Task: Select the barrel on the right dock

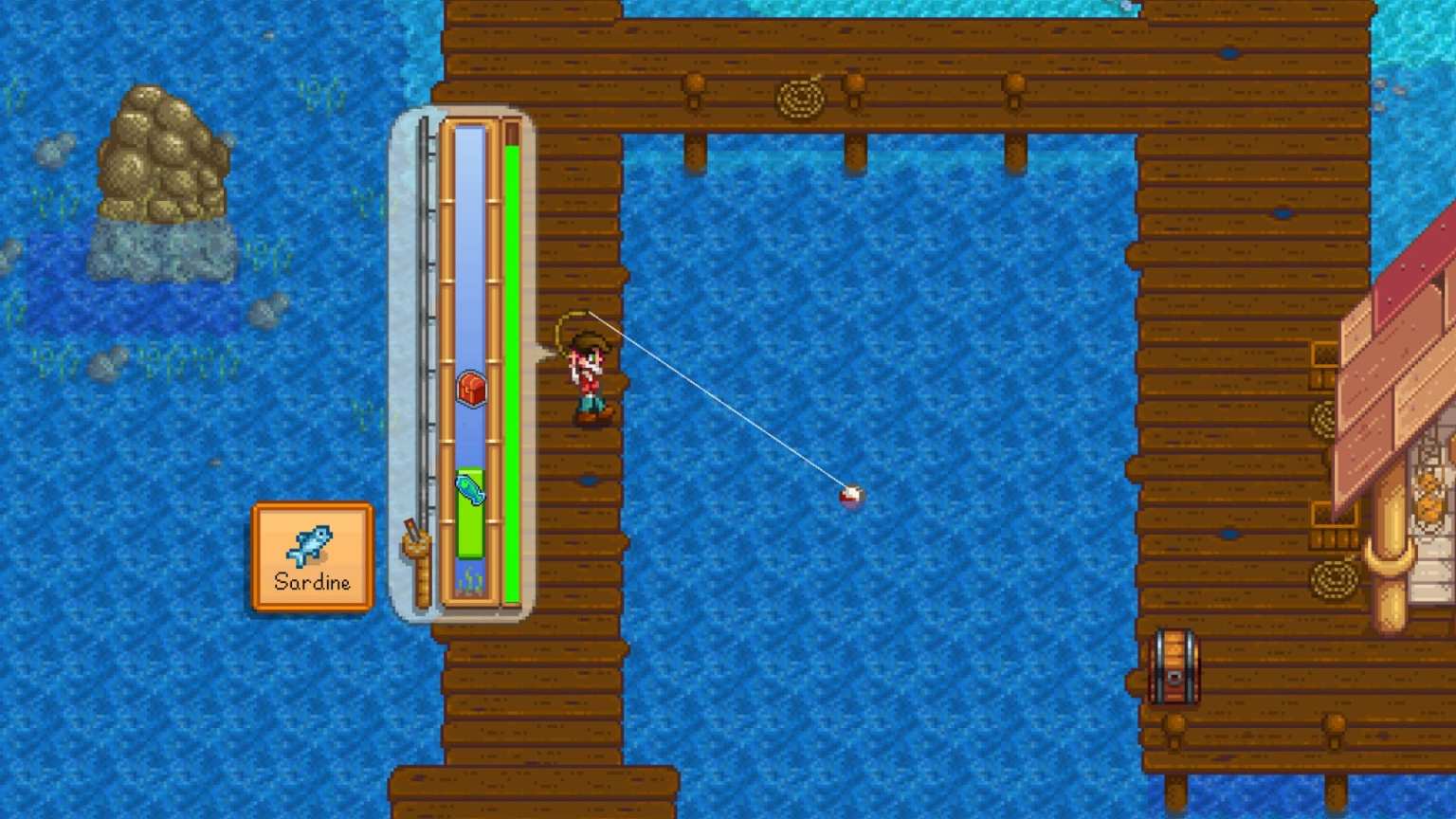Action: [x=1175, y=667]
